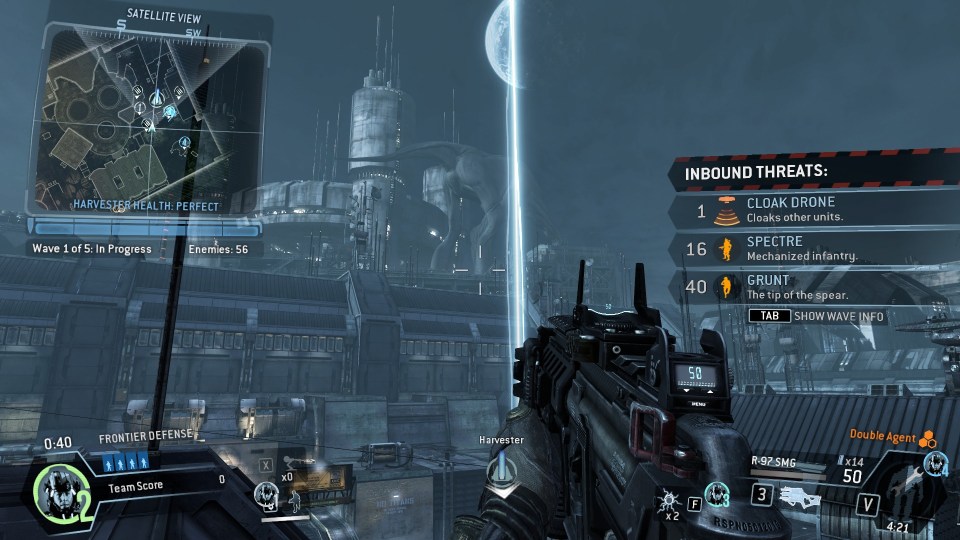The image size is (960, 540).
Task: Open the satellite view minimap
Action: 152,110
